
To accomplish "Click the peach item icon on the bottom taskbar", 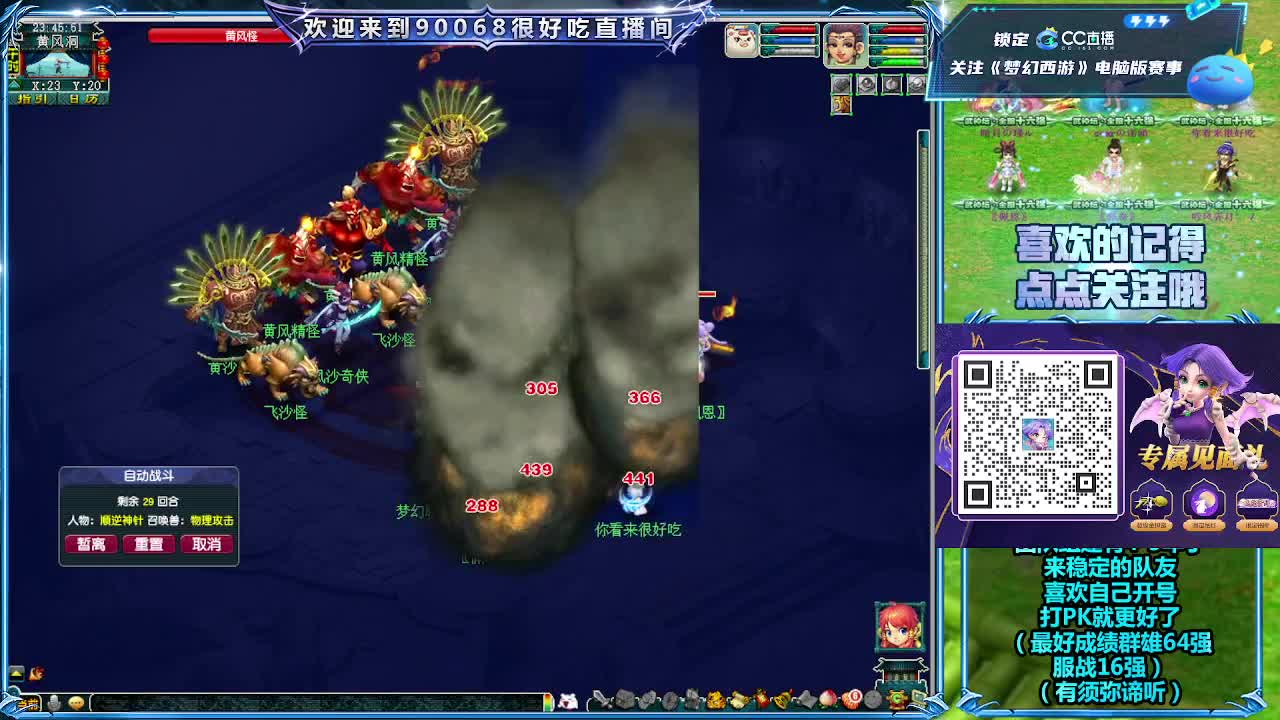I will coord(827,699).
